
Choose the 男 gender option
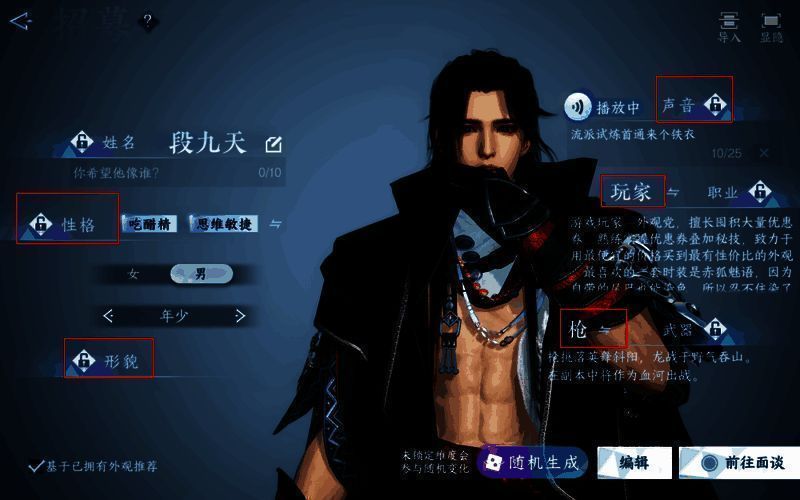click(201, 274)
